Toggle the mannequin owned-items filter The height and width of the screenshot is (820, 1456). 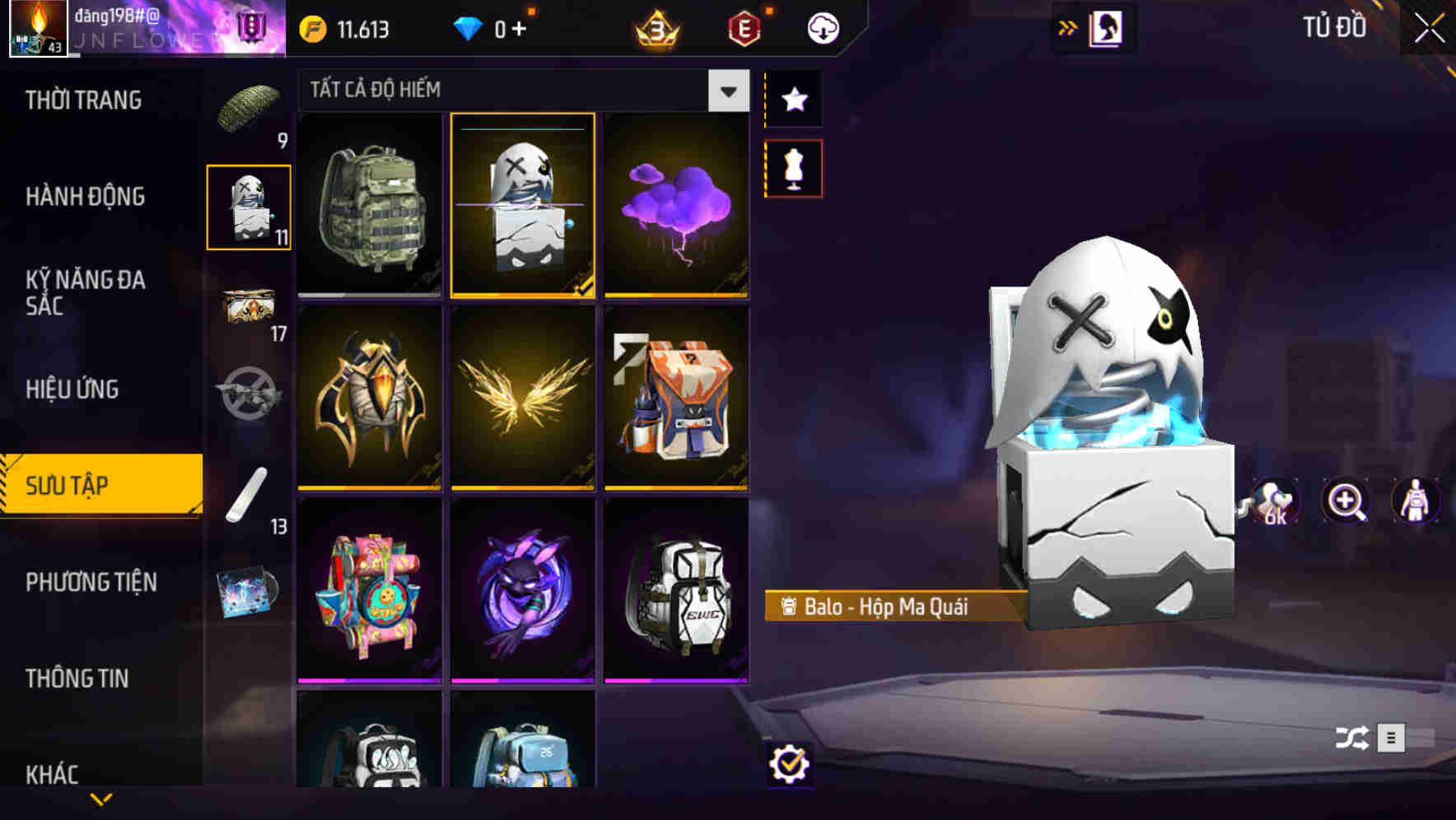793,167
